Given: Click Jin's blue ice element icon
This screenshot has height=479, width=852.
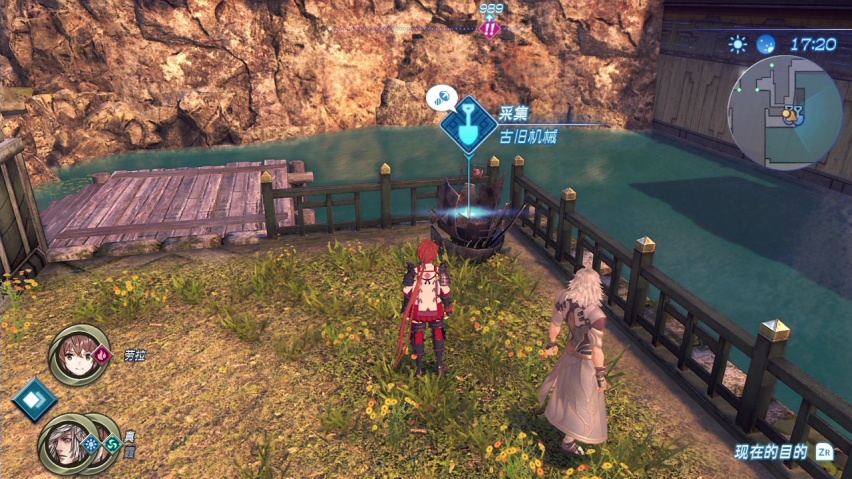Looking at the screenshot, I should [x=90, y=441].
